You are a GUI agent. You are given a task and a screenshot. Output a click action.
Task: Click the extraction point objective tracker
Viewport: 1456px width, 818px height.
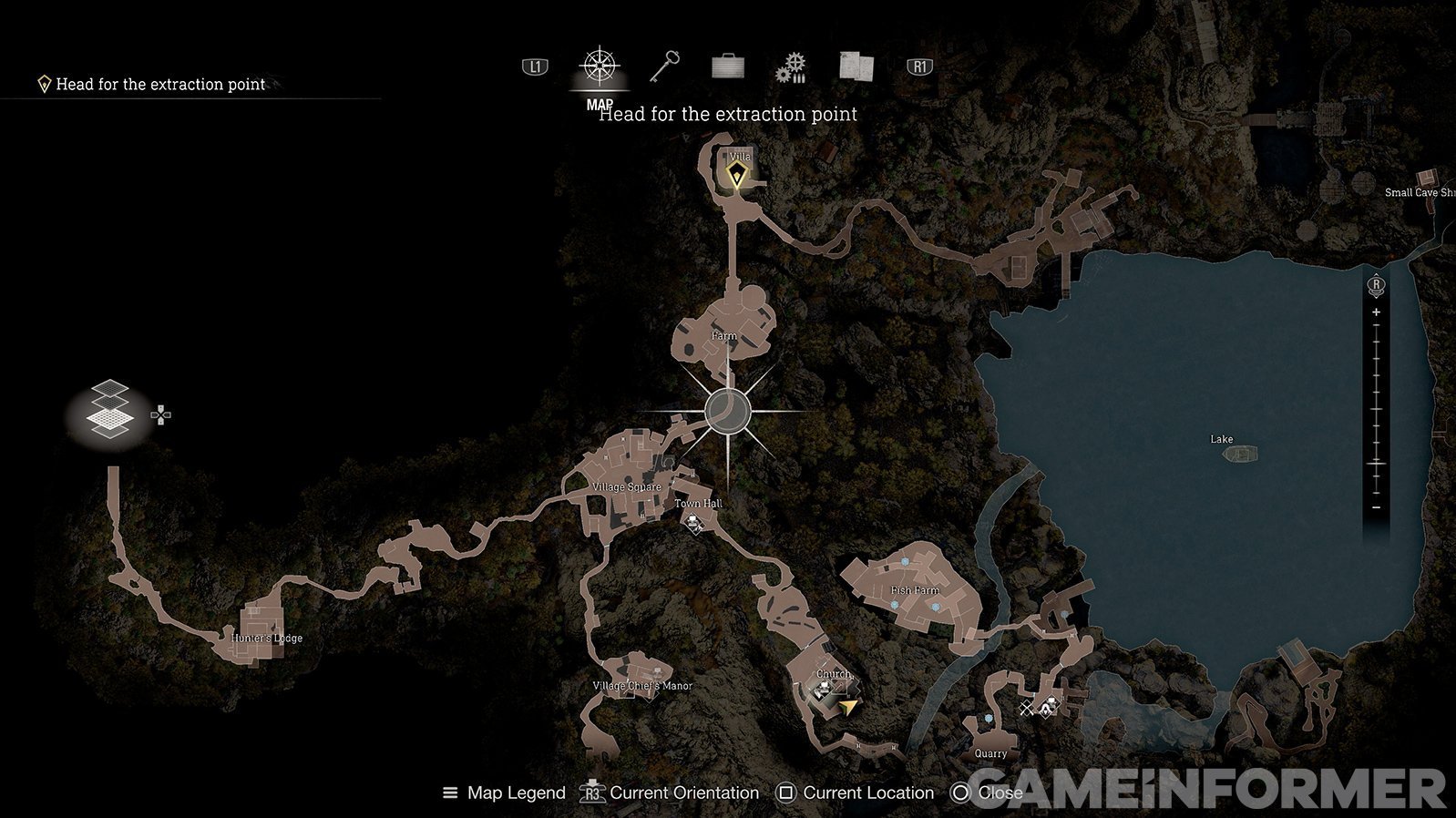pyautogui.click(x=153, y=85)
